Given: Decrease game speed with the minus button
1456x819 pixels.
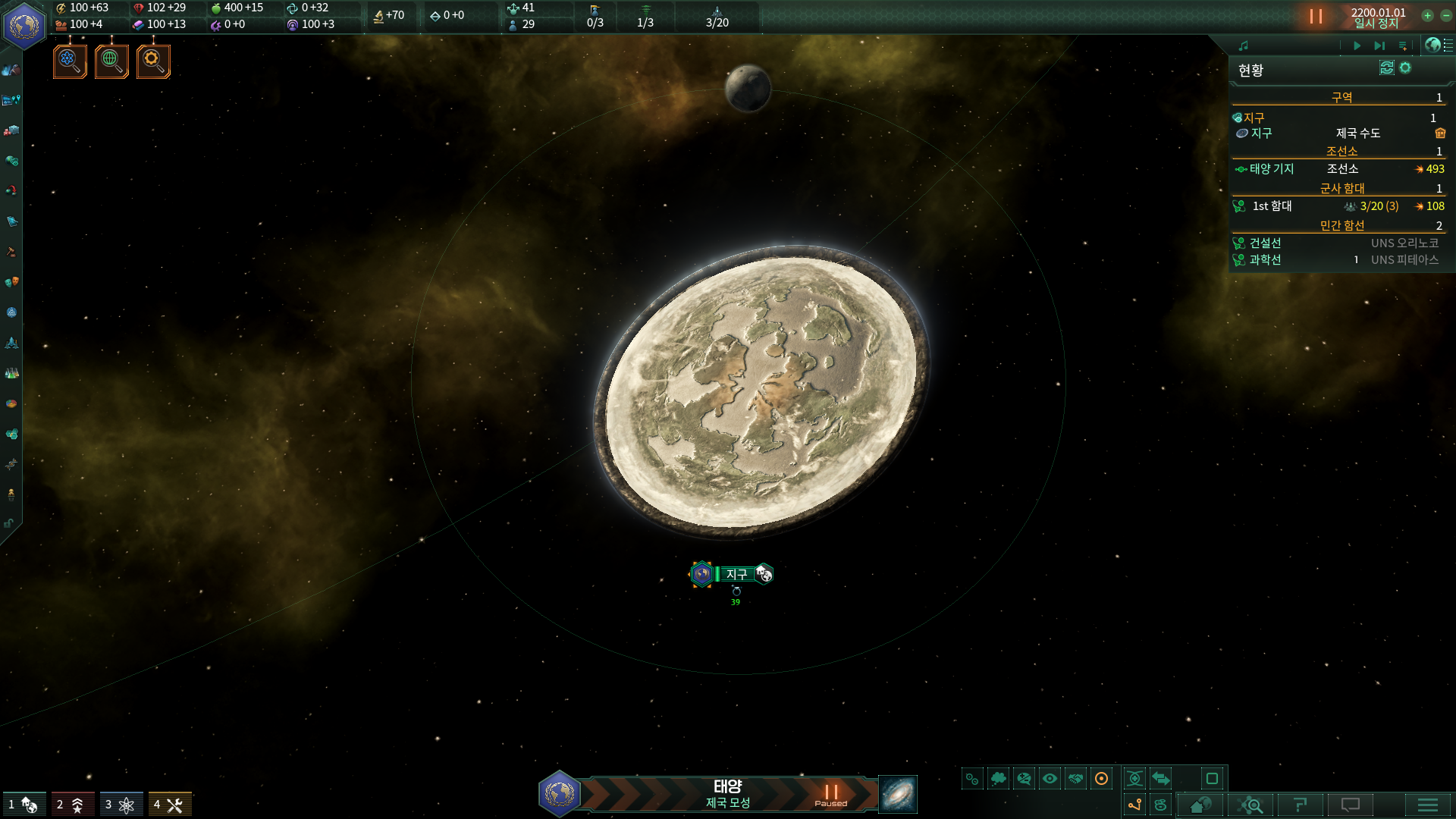Looking at the screenshot, I should pyautogui.click(x=1446, y=15).
